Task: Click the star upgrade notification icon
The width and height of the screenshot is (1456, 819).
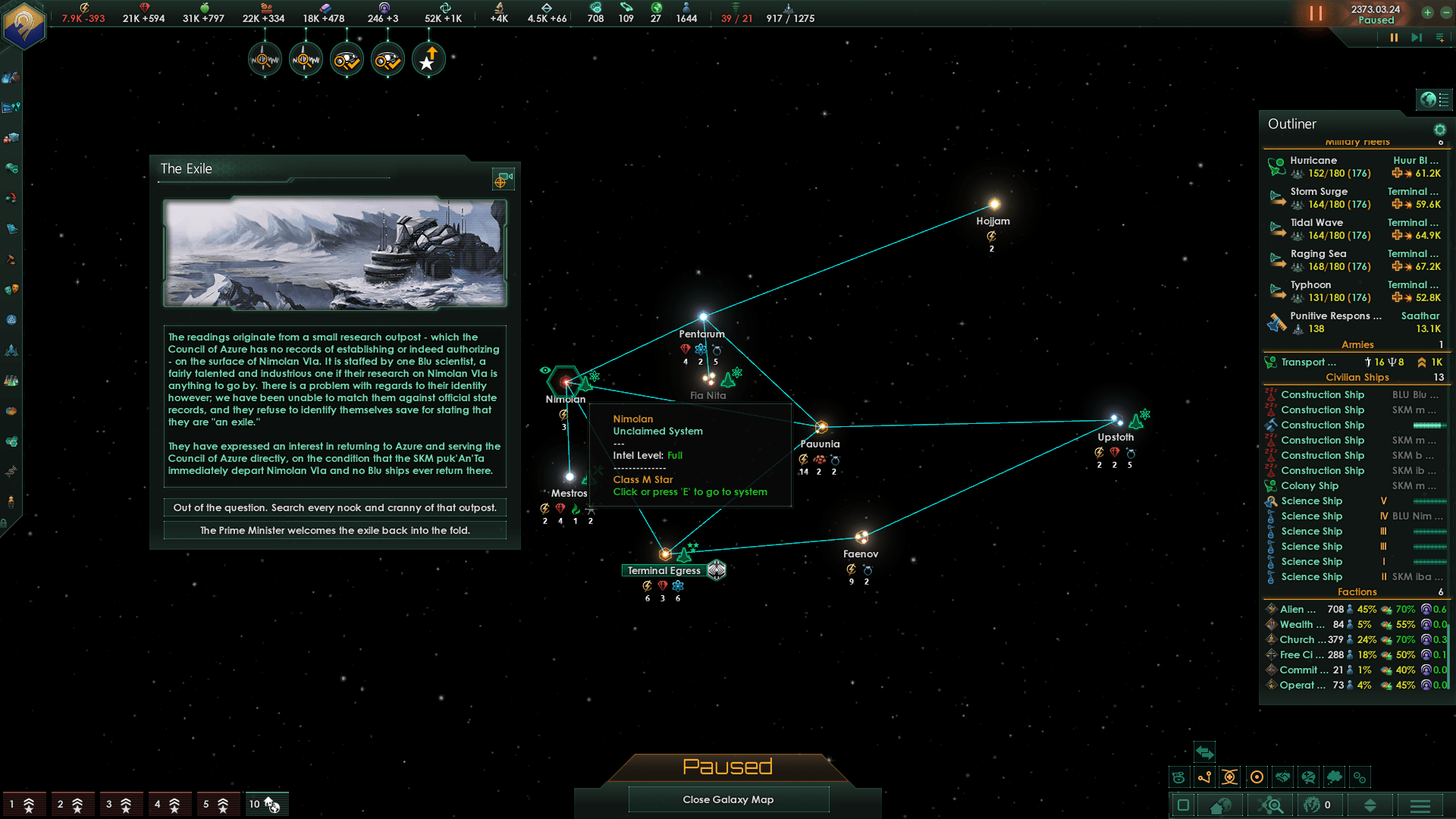Action: (x=428, y=58)
